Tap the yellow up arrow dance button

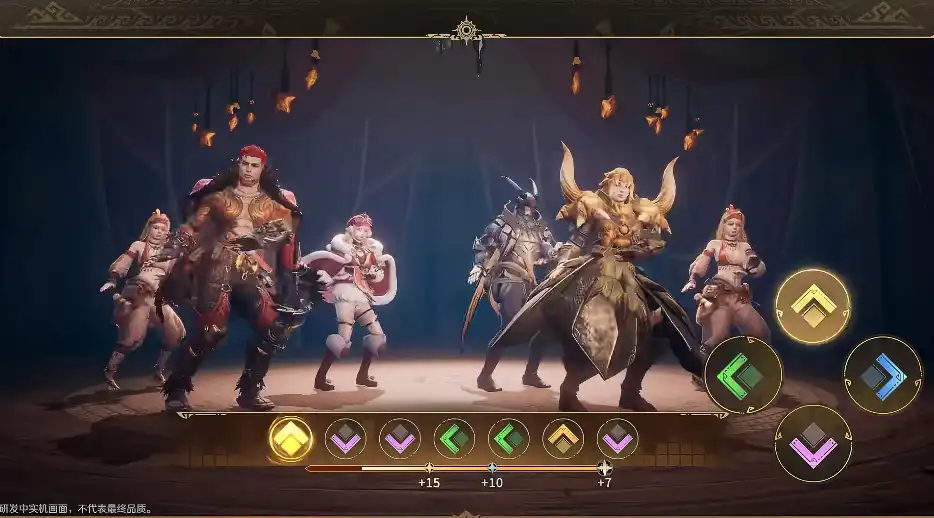[x=813, y=306]
